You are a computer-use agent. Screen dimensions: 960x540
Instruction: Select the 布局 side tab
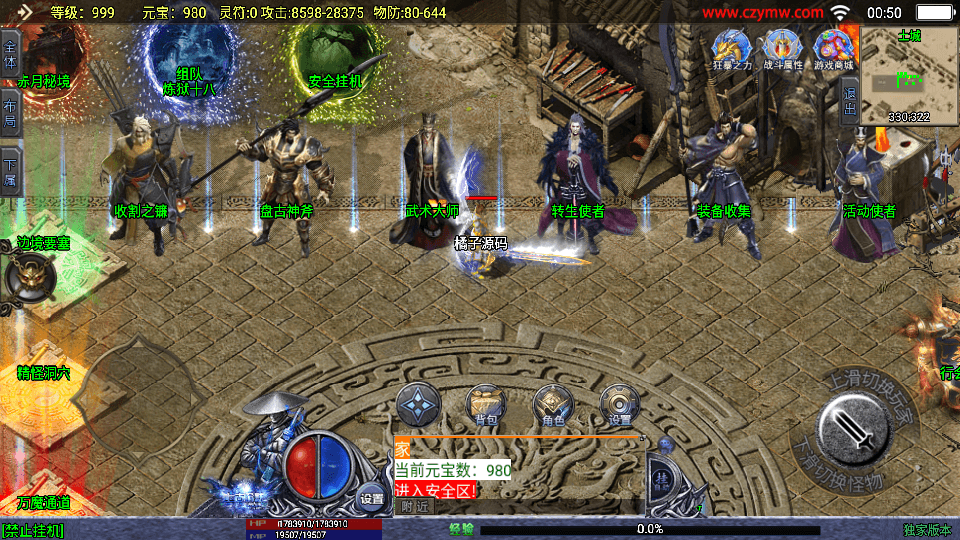(10, 112)
